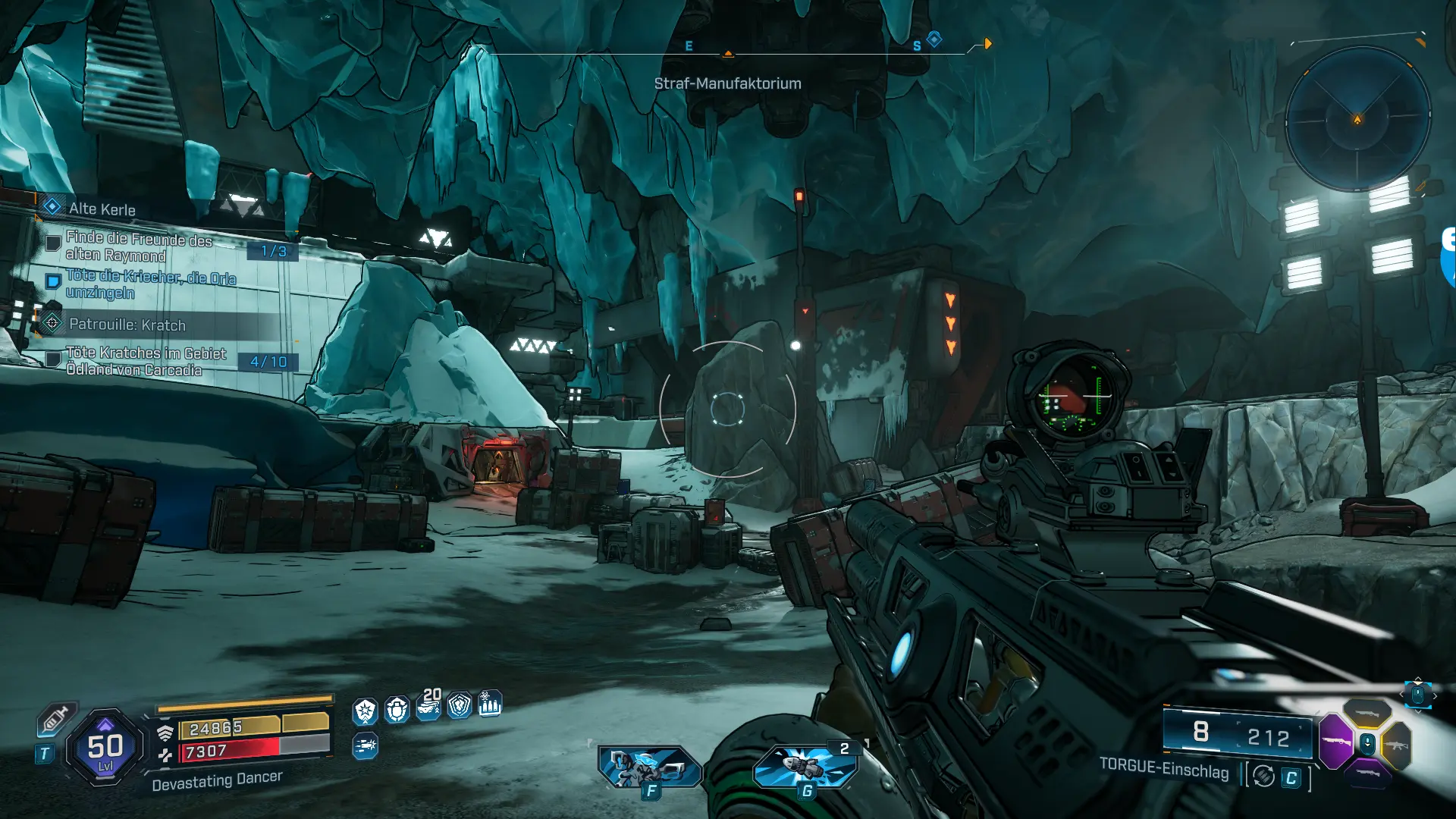Click the blue diamond quest marker on compass
The height and width of the screenshot is (819, 1456).
click(934, 39)
